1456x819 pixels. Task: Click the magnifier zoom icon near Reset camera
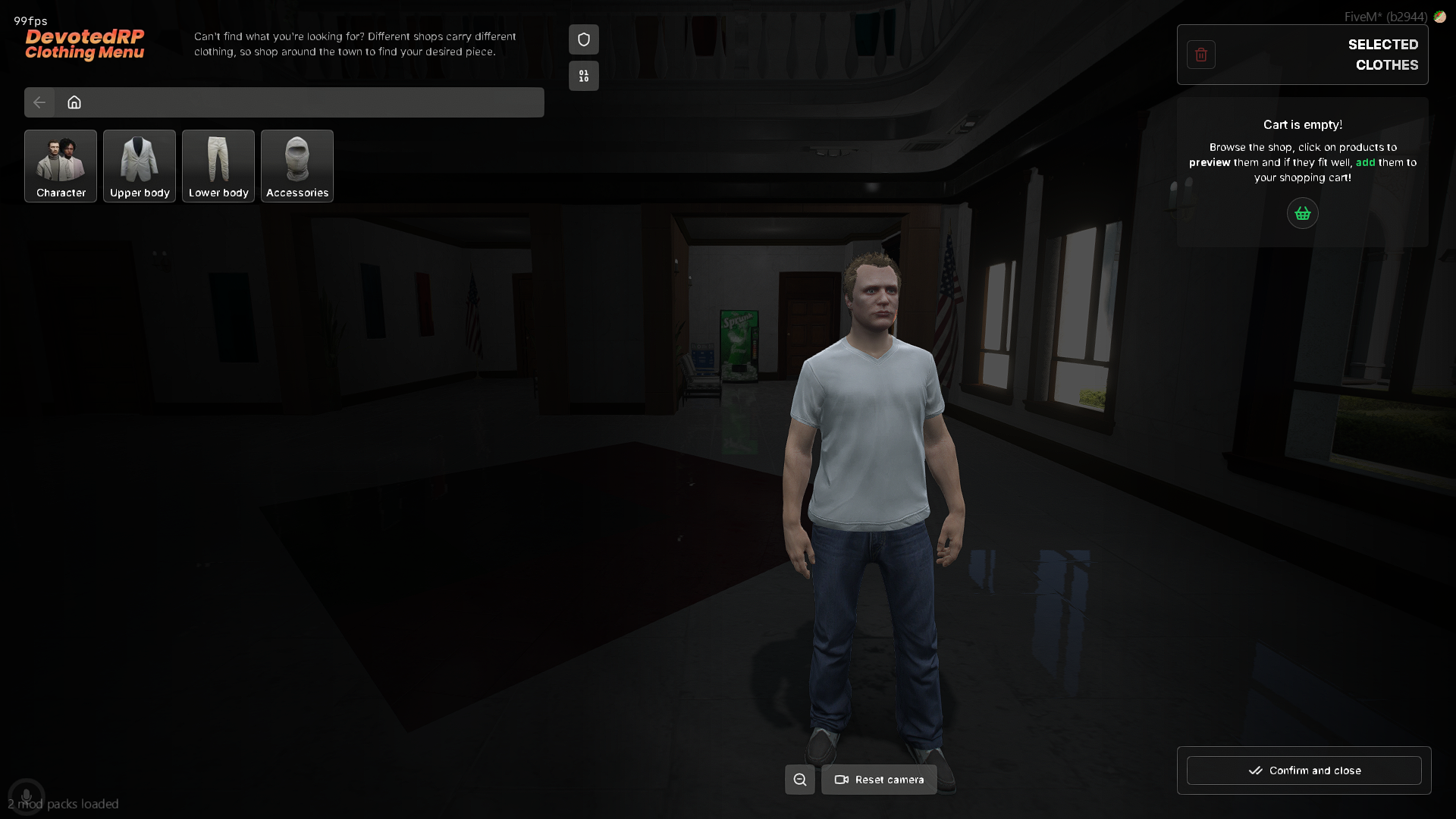tap(799, 779)
